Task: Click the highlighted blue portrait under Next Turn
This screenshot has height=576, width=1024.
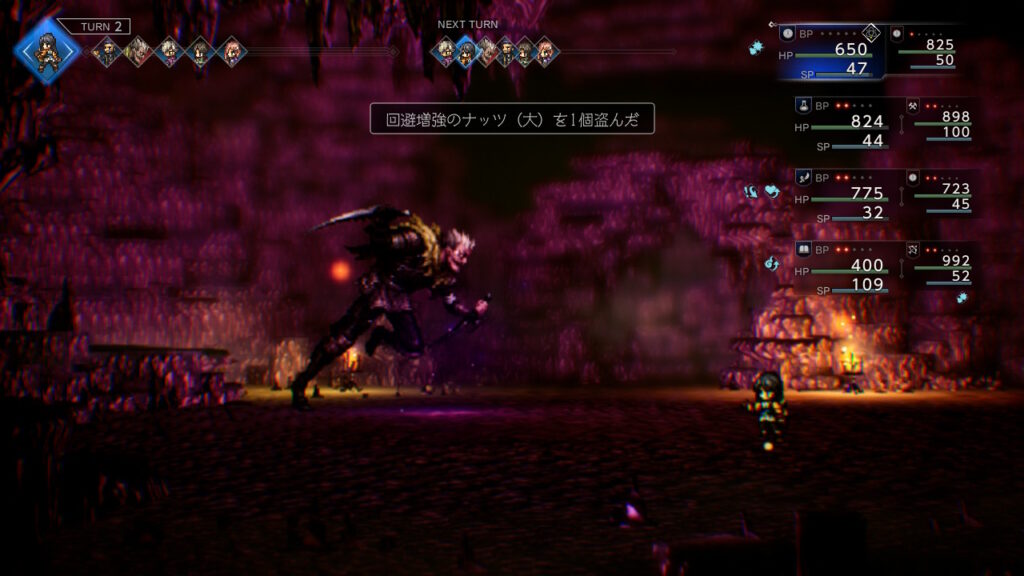Action: (466, 51)
